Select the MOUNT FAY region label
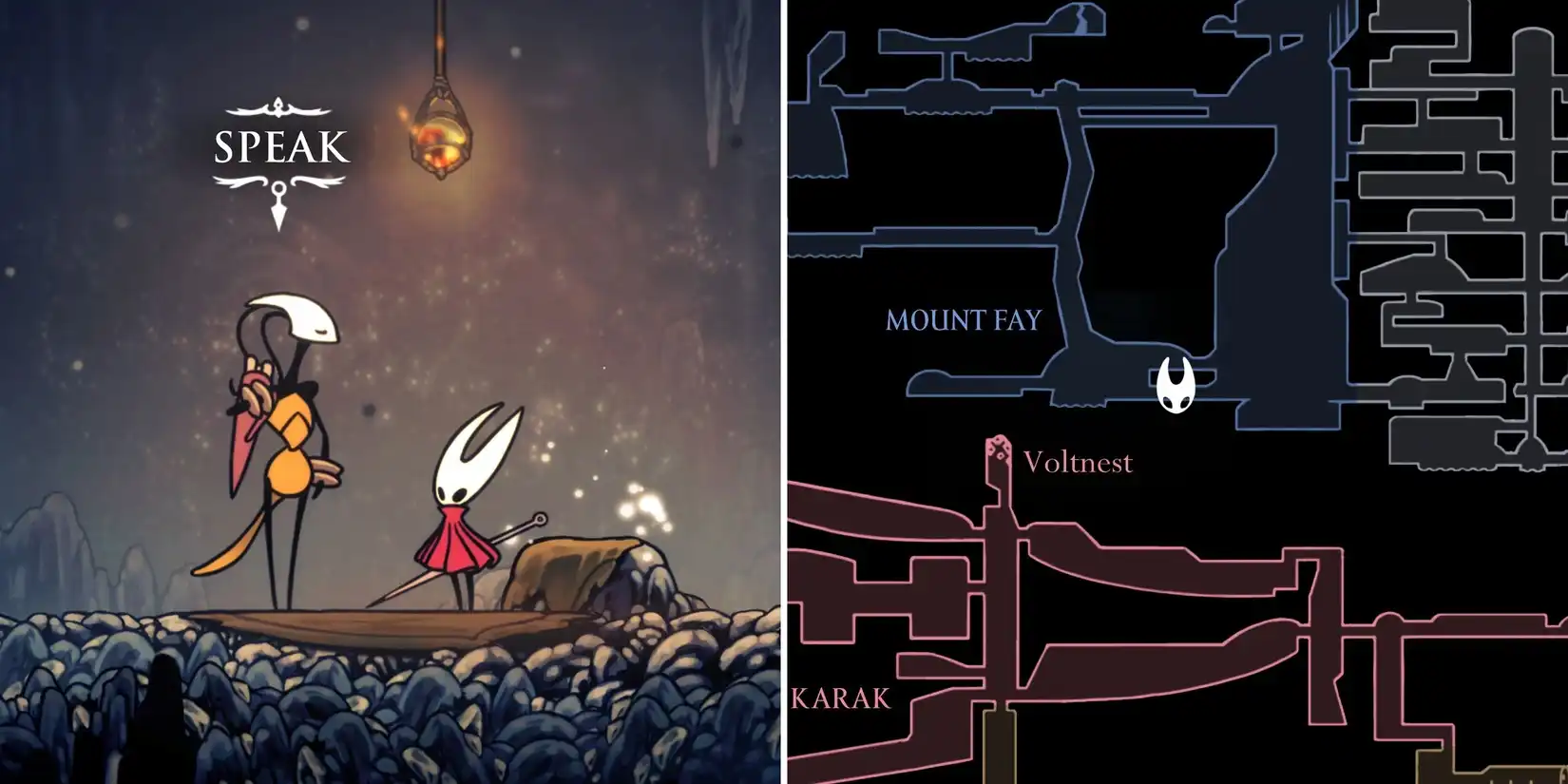The height and width of the screenshot is (784, 1568). [962, 321]
